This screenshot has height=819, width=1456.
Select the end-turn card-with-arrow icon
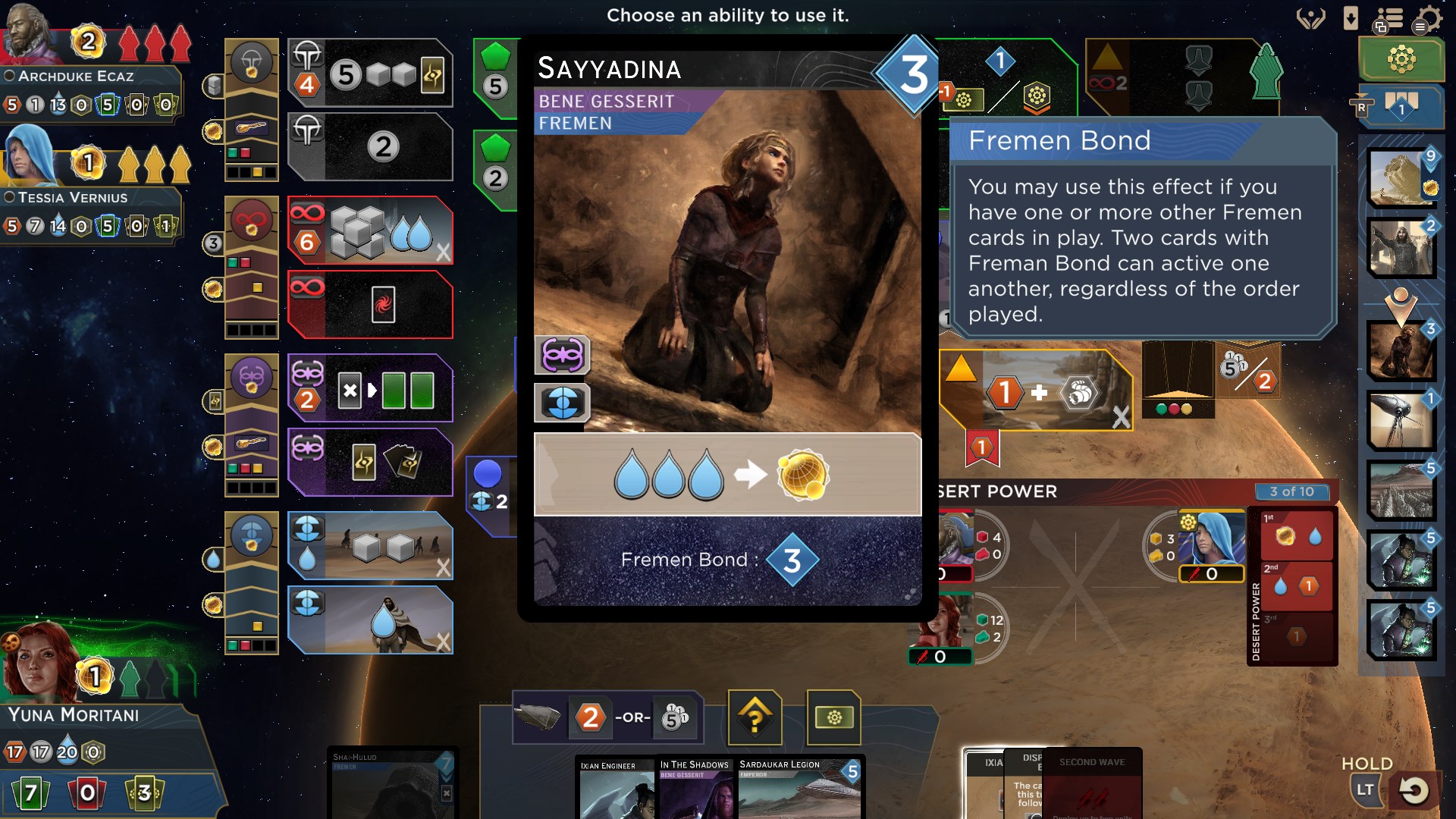pos(1350,19)
